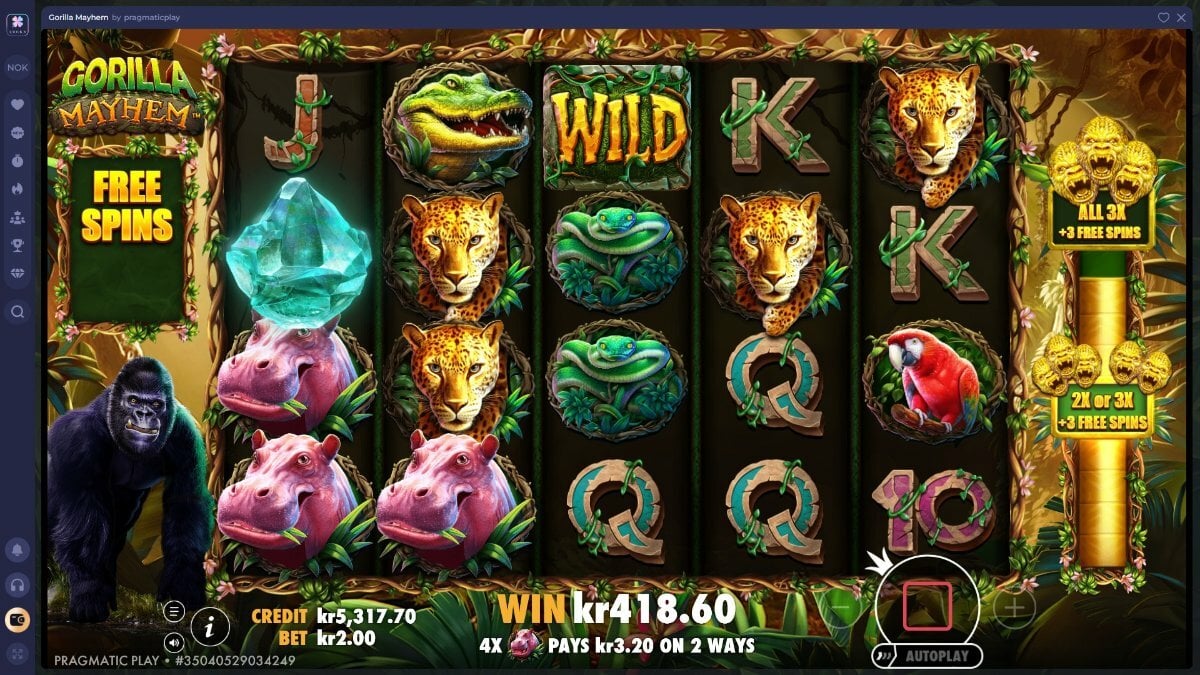This screenshot has height=675, width=1200.
Task: Open the headset support chat
Action: click(17, 584)
